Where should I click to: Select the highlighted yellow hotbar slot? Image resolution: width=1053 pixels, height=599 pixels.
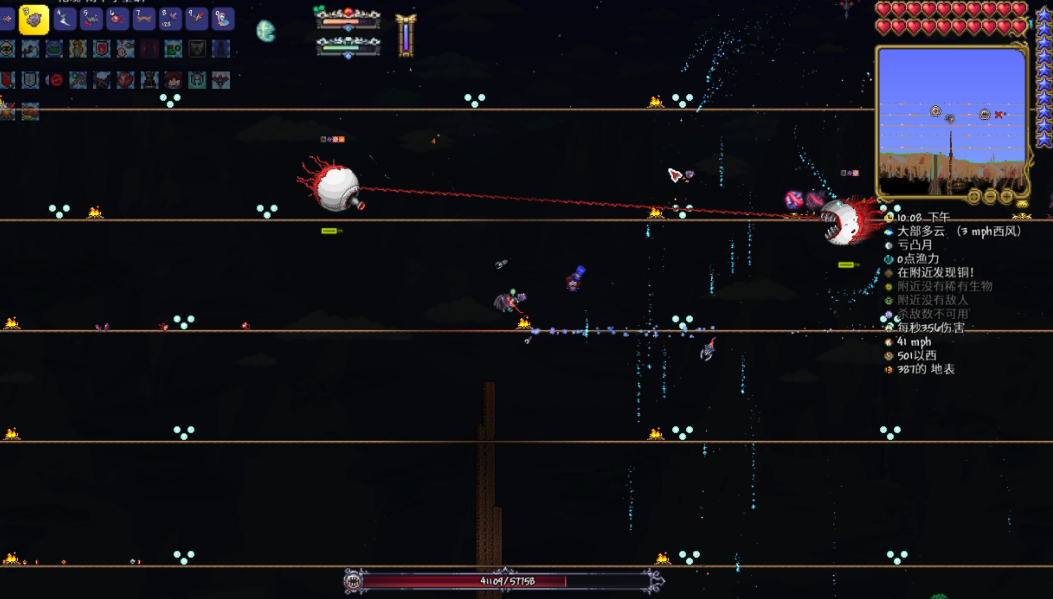tap(34, 19)
